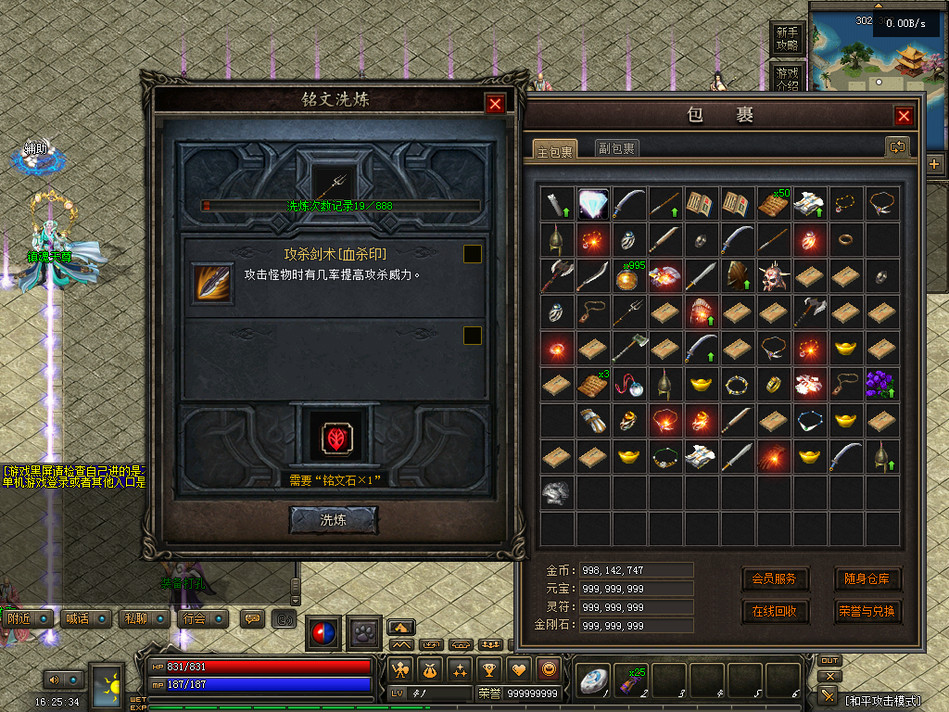Use the diamond item in hotbar slot 1
The image size is (949, 712).
point(595,681)
